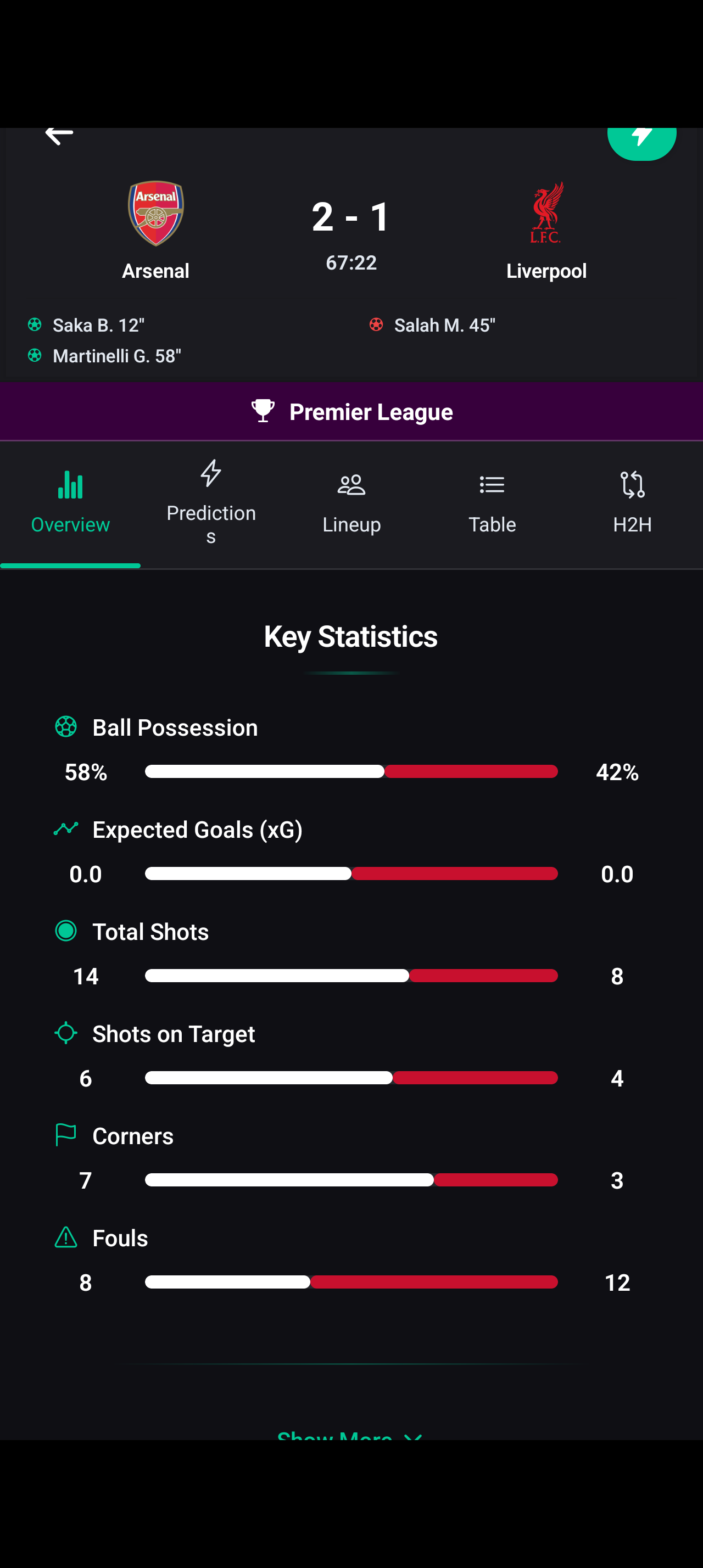This screenshot has width=703, height=1568.
Task: Click the Liverpool team crest
Action: pyautogui.click(x=546, y=213)
